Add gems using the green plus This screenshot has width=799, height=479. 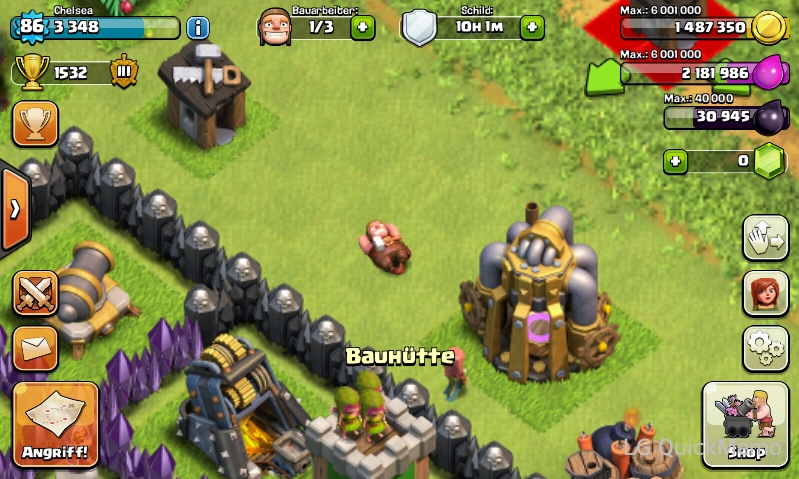(x=677, y=160)
